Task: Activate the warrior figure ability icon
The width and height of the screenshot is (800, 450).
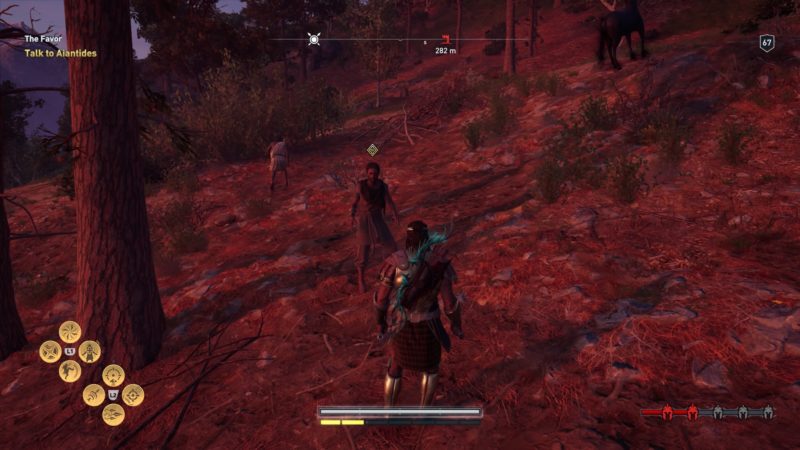Action: point(90,351)
